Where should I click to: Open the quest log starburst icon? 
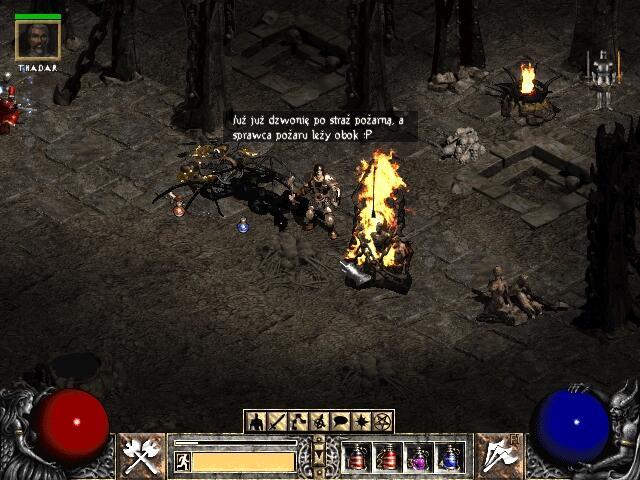tap(361, 422)
